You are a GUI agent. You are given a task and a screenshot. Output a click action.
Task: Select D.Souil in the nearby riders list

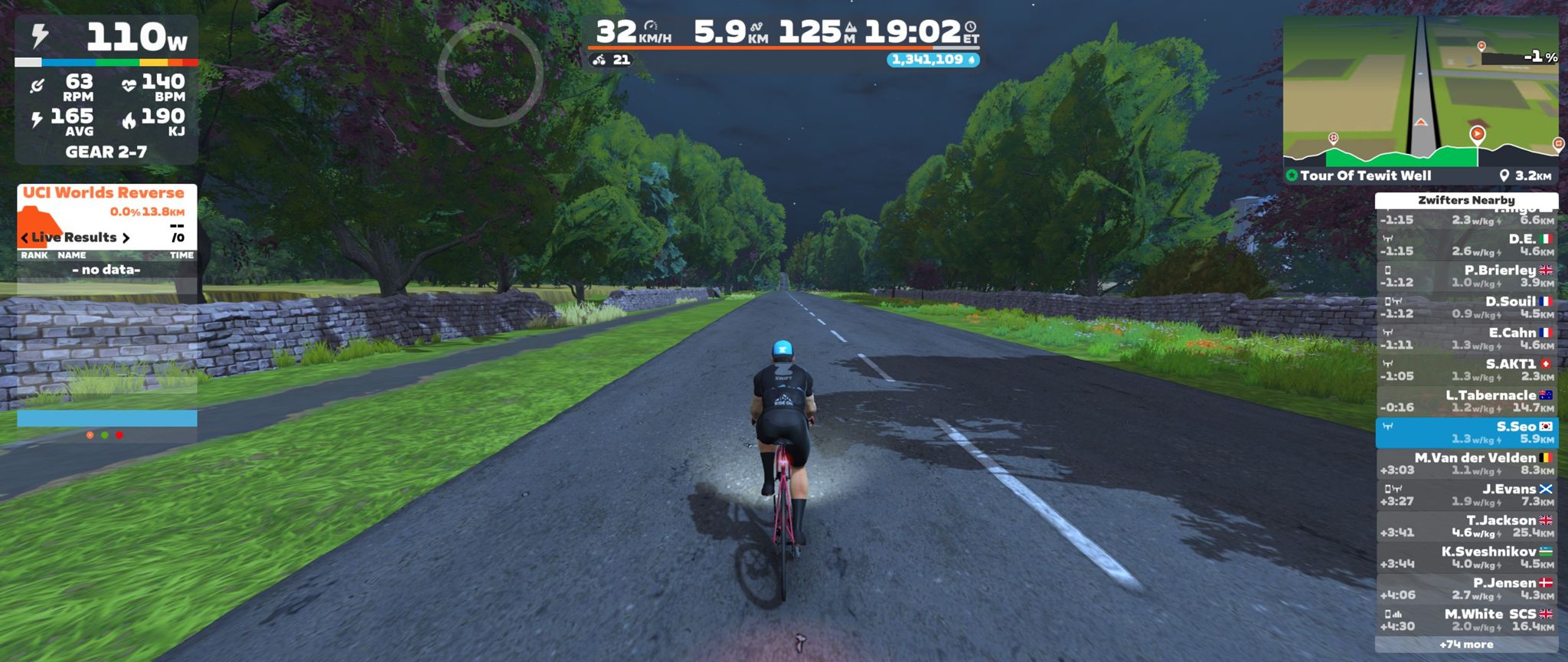click(1466, 308)
